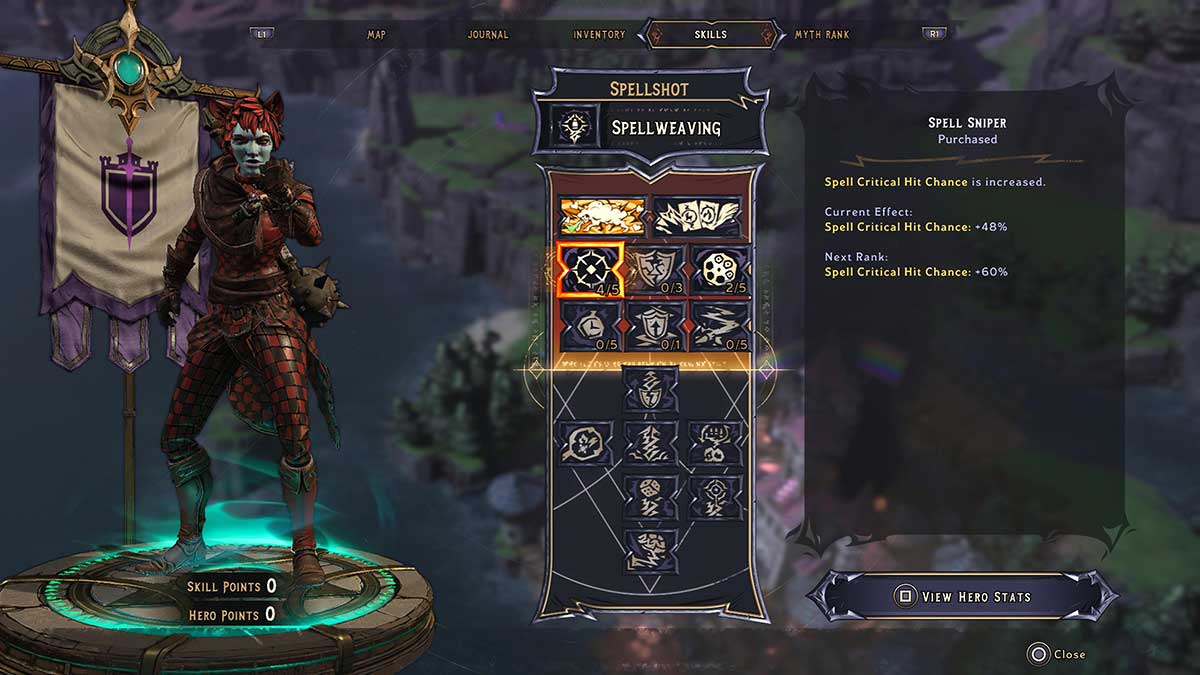Screen dimensions: 1200x675
Task: Open the Myth Rank tab
Action: [x=822, y=35]
